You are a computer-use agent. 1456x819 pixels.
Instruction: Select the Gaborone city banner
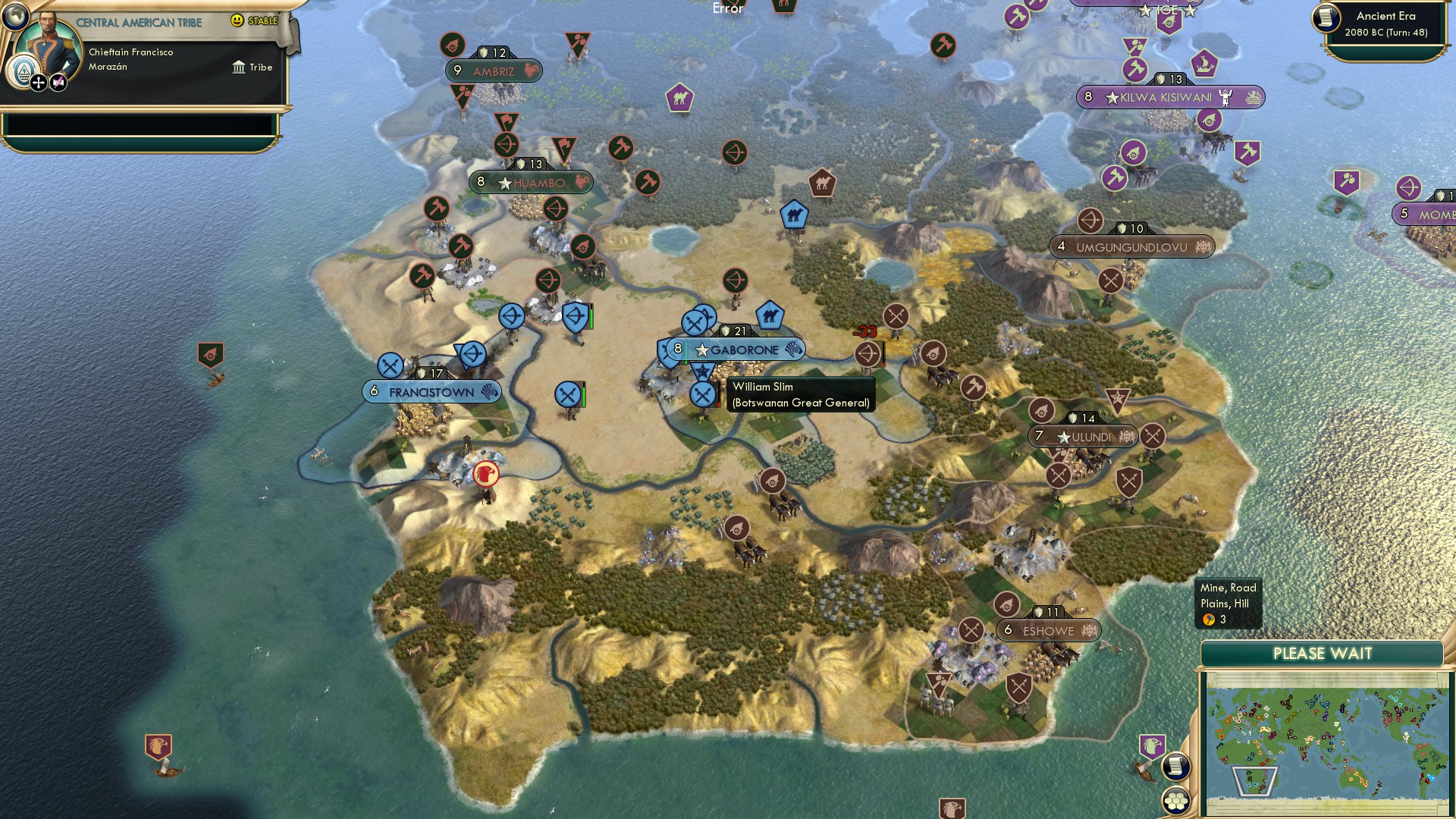point(739,350)
